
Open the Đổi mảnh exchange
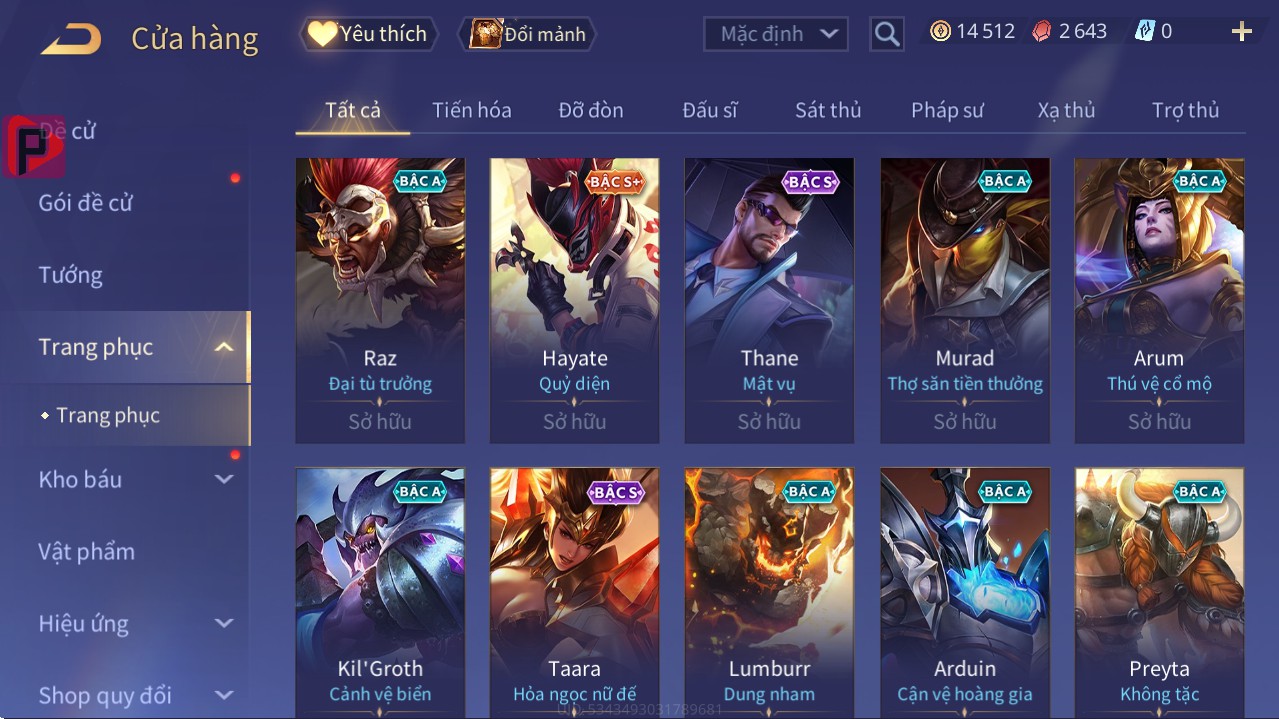coord(527,34)
